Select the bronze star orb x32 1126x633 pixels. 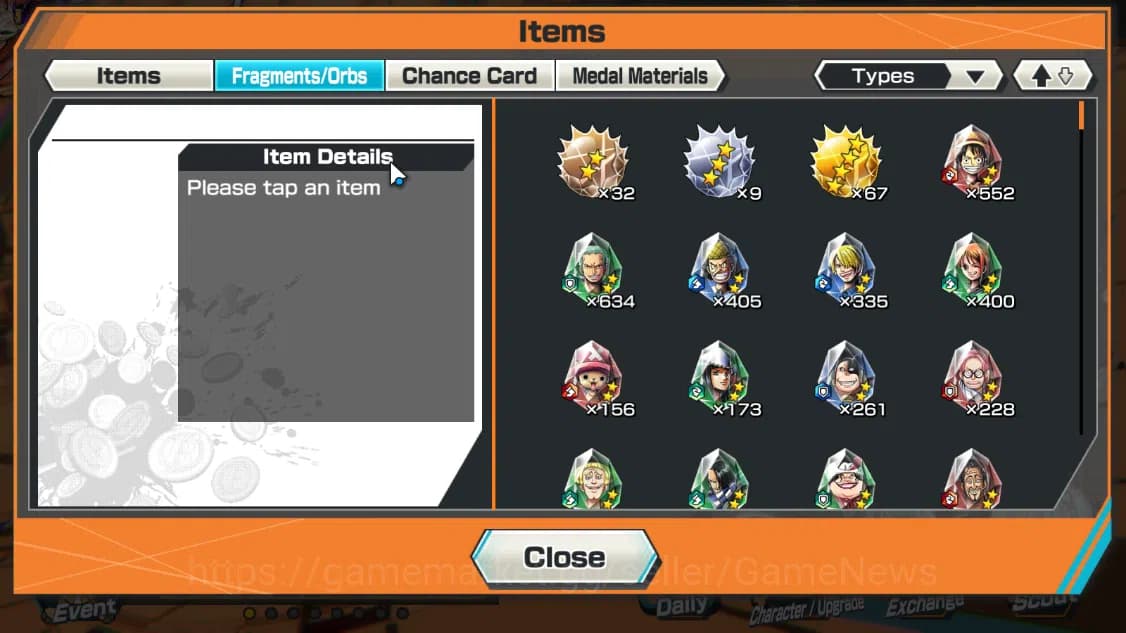tap(592, 163)
